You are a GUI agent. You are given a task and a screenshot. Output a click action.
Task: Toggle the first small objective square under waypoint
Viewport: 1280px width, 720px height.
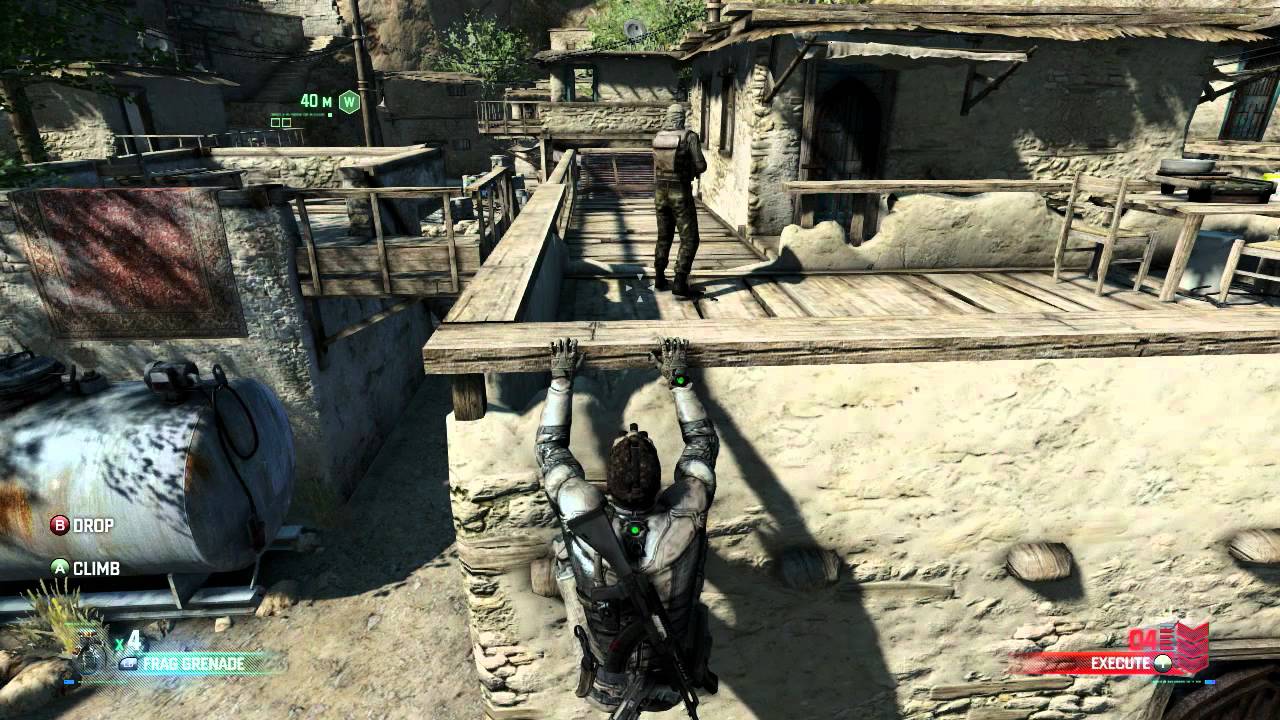tap(276, 123)
